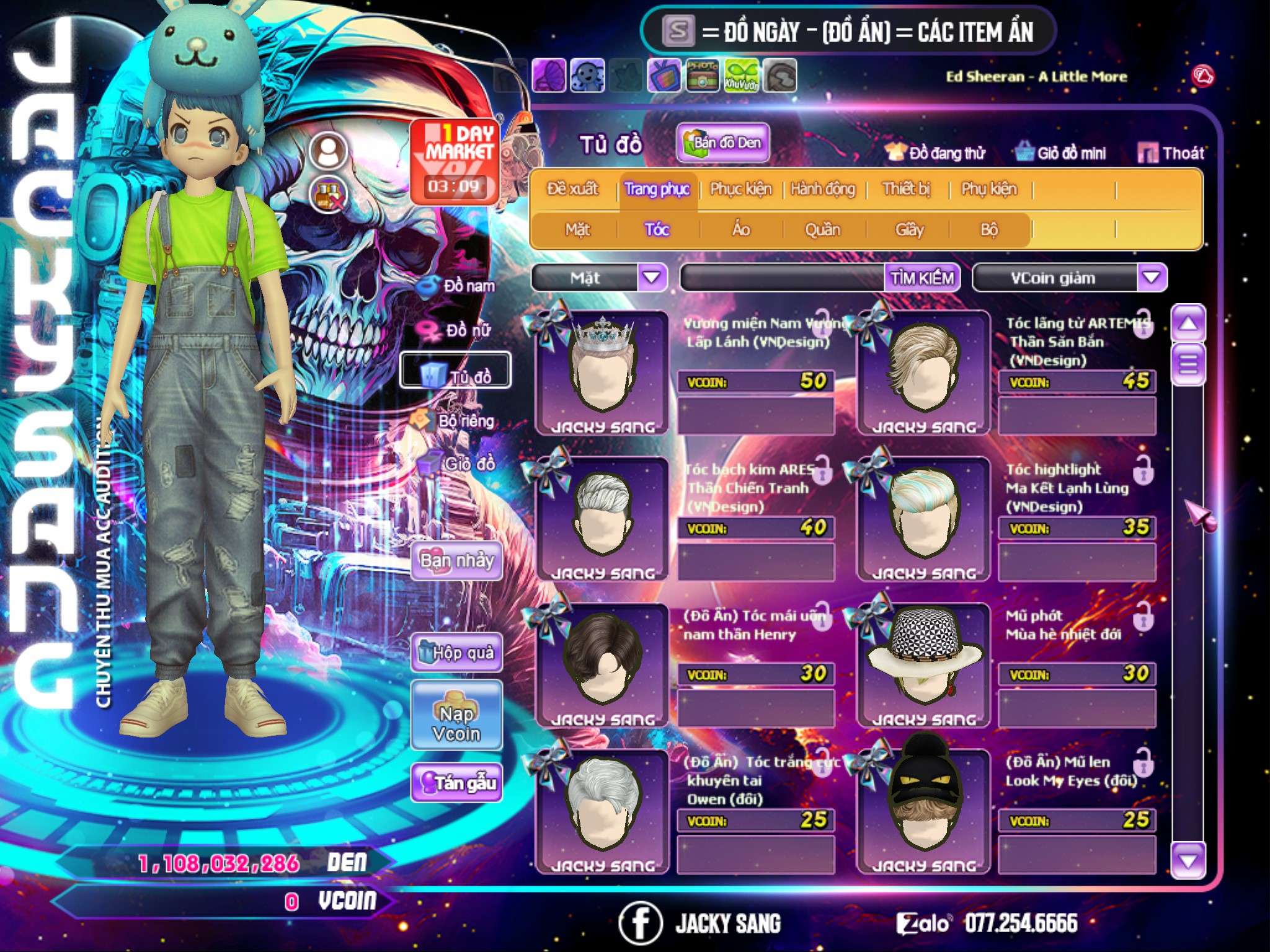The image size is (1270, 952).
Task: Click the TÌM KIẾM search button
Action: (921, 278)
